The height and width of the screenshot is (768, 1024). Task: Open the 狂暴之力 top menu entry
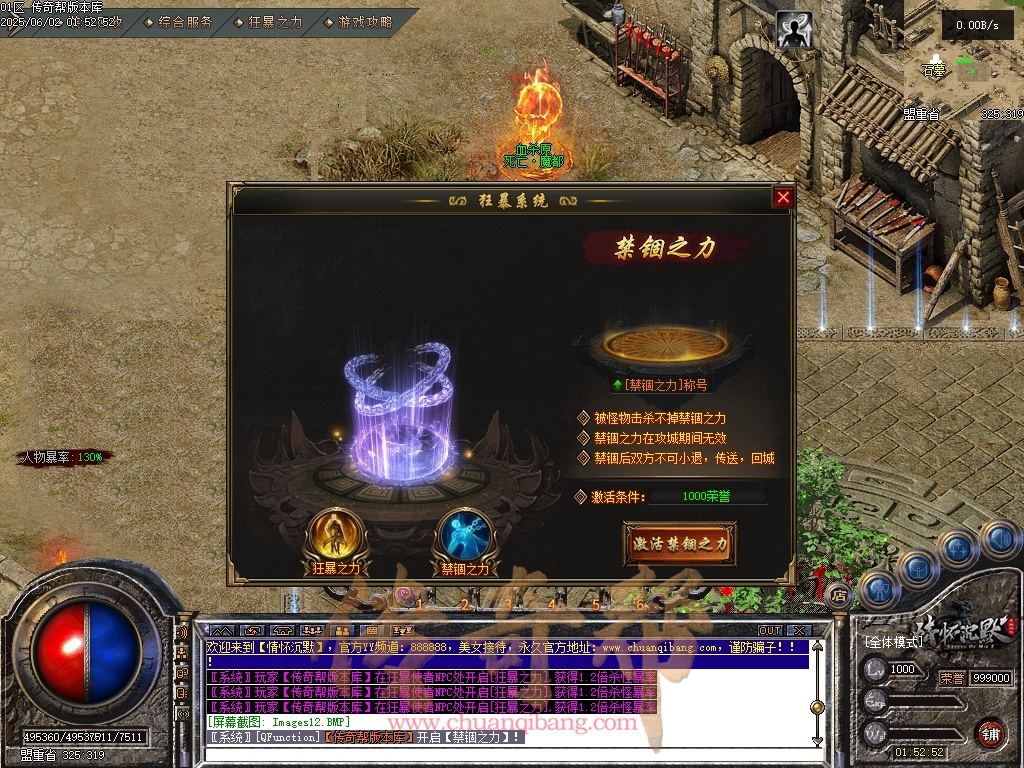click(268, 21)
